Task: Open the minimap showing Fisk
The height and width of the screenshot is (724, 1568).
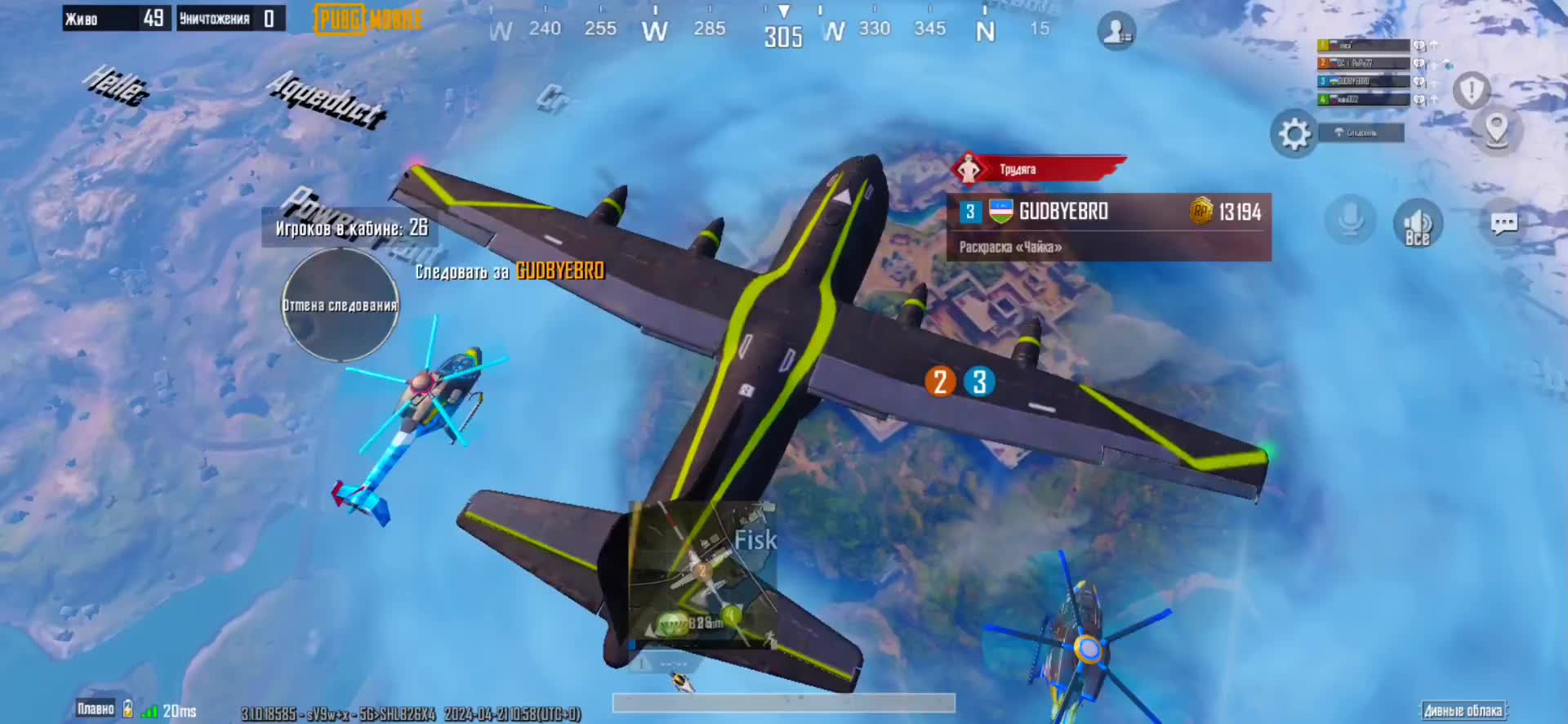Action: point(702,571)
